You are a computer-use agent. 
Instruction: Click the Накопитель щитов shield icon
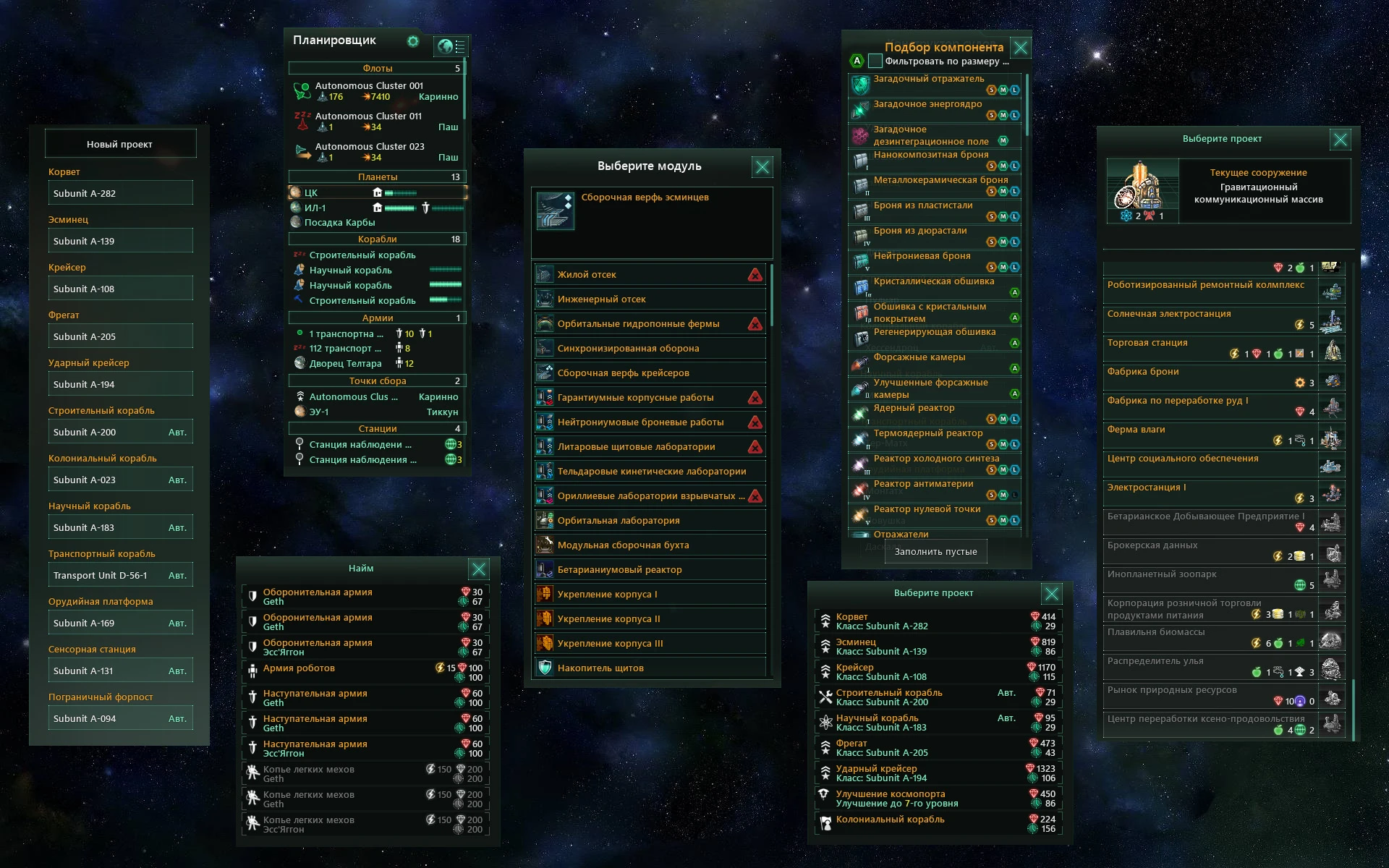[544, 667]
